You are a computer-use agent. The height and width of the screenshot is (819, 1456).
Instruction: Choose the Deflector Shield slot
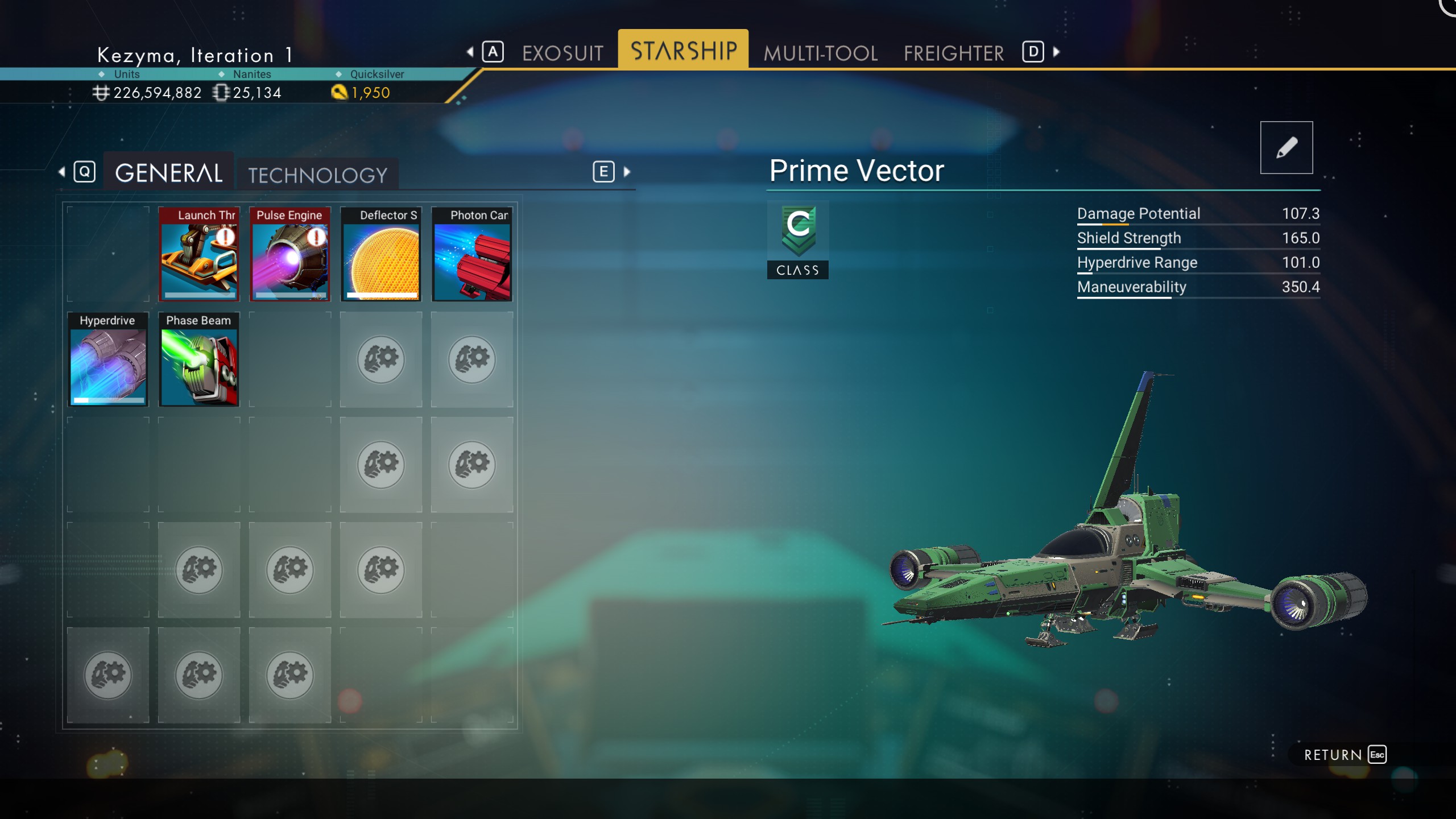[380, 254]
